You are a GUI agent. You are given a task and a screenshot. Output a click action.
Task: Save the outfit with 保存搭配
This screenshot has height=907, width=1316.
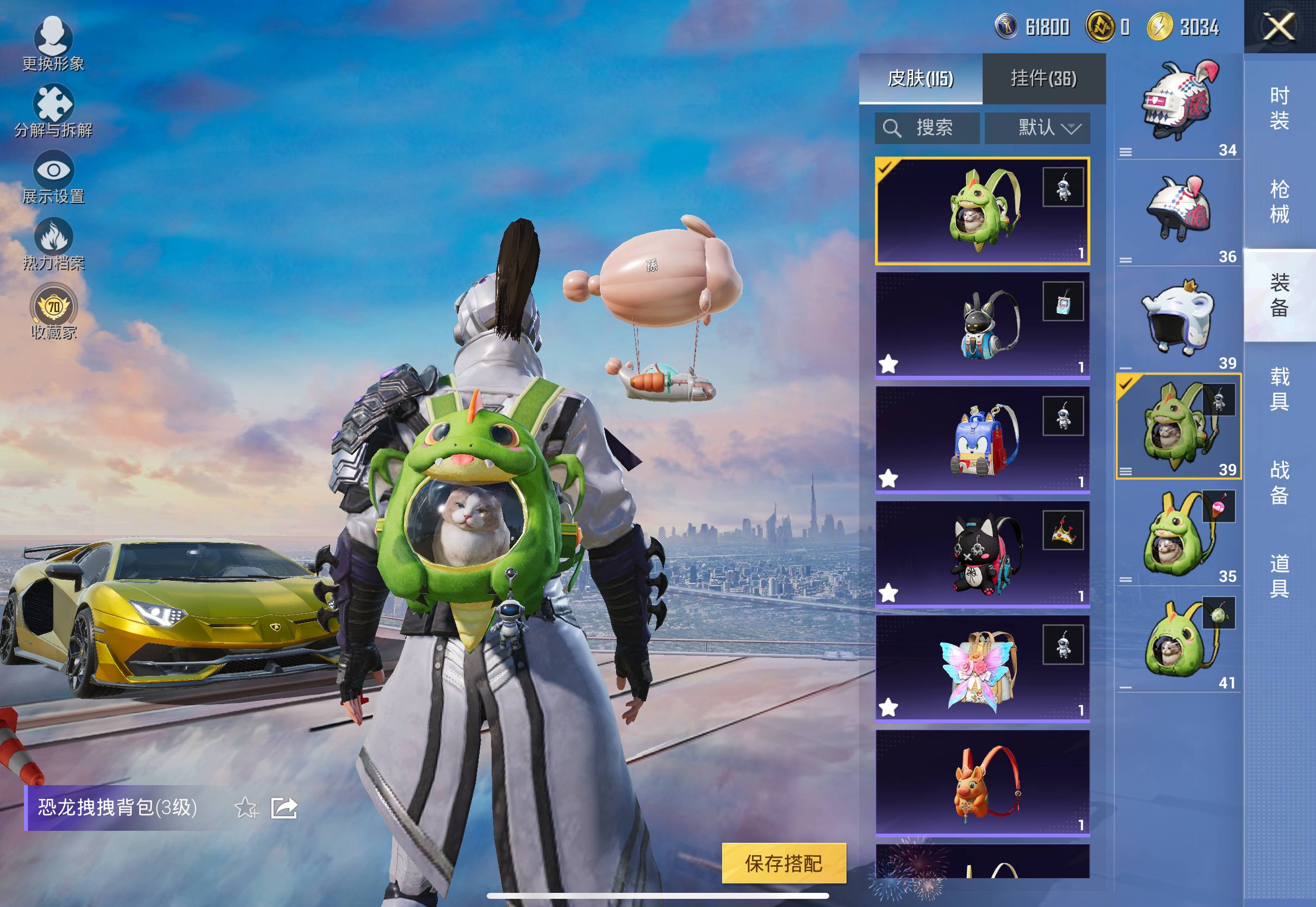pyautogui.click(x=784, y=863)
